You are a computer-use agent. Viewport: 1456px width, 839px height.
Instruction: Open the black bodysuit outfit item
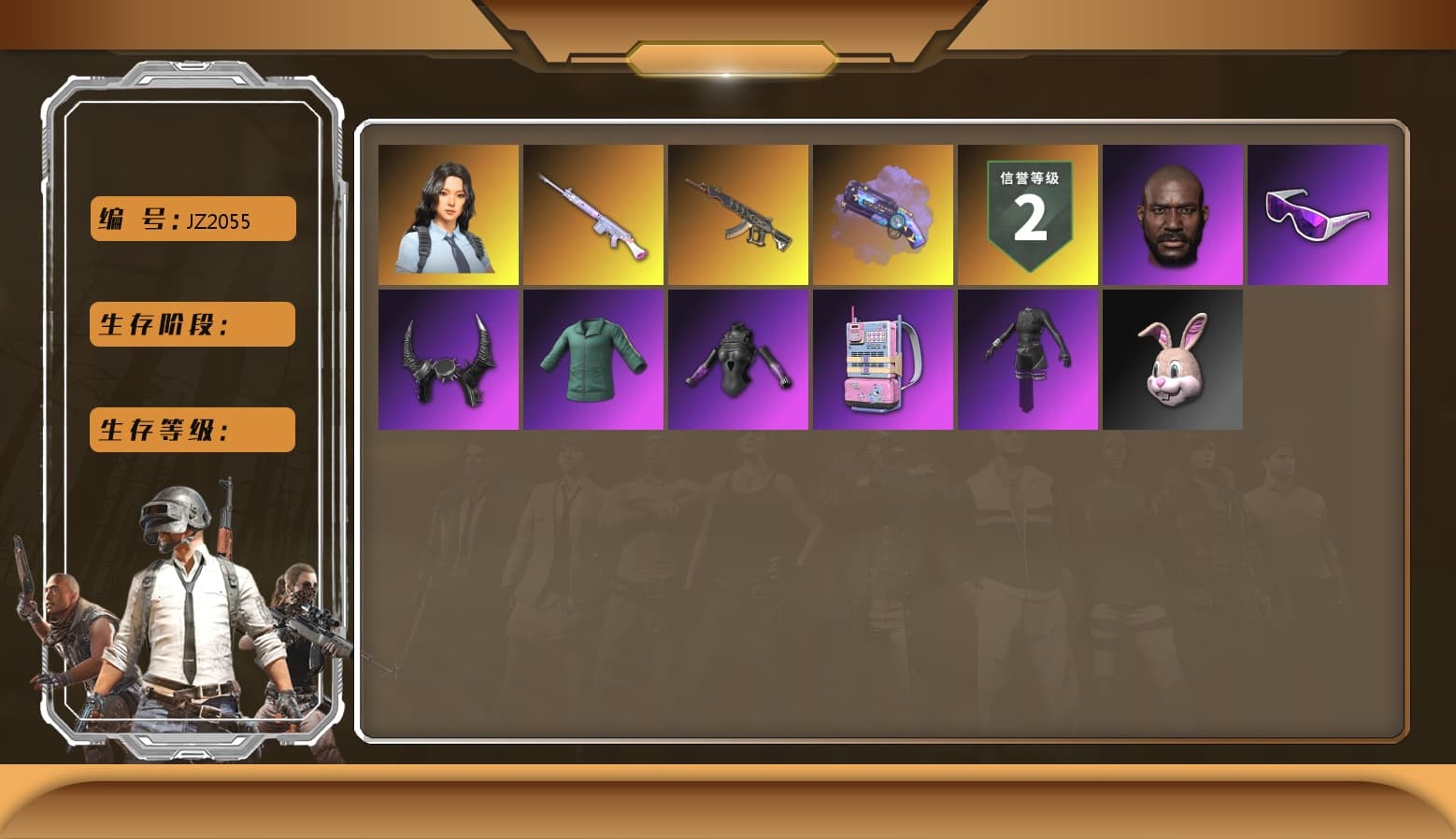pos(737,360)
